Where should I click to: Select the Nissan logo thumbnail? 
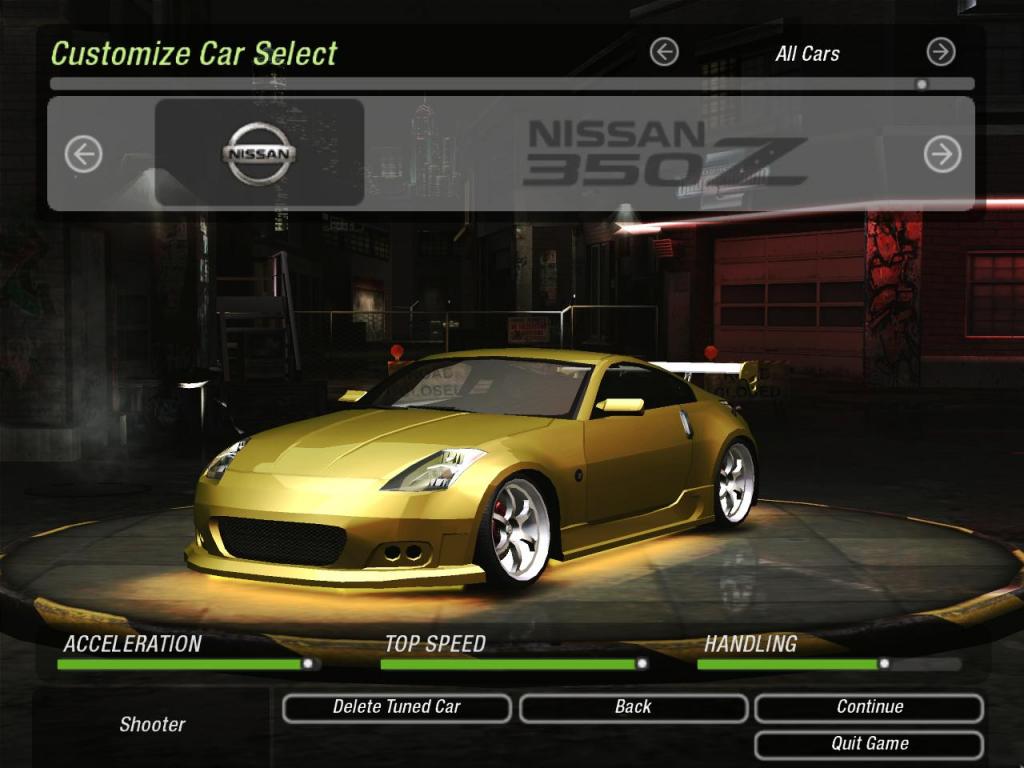coord(260,153)
